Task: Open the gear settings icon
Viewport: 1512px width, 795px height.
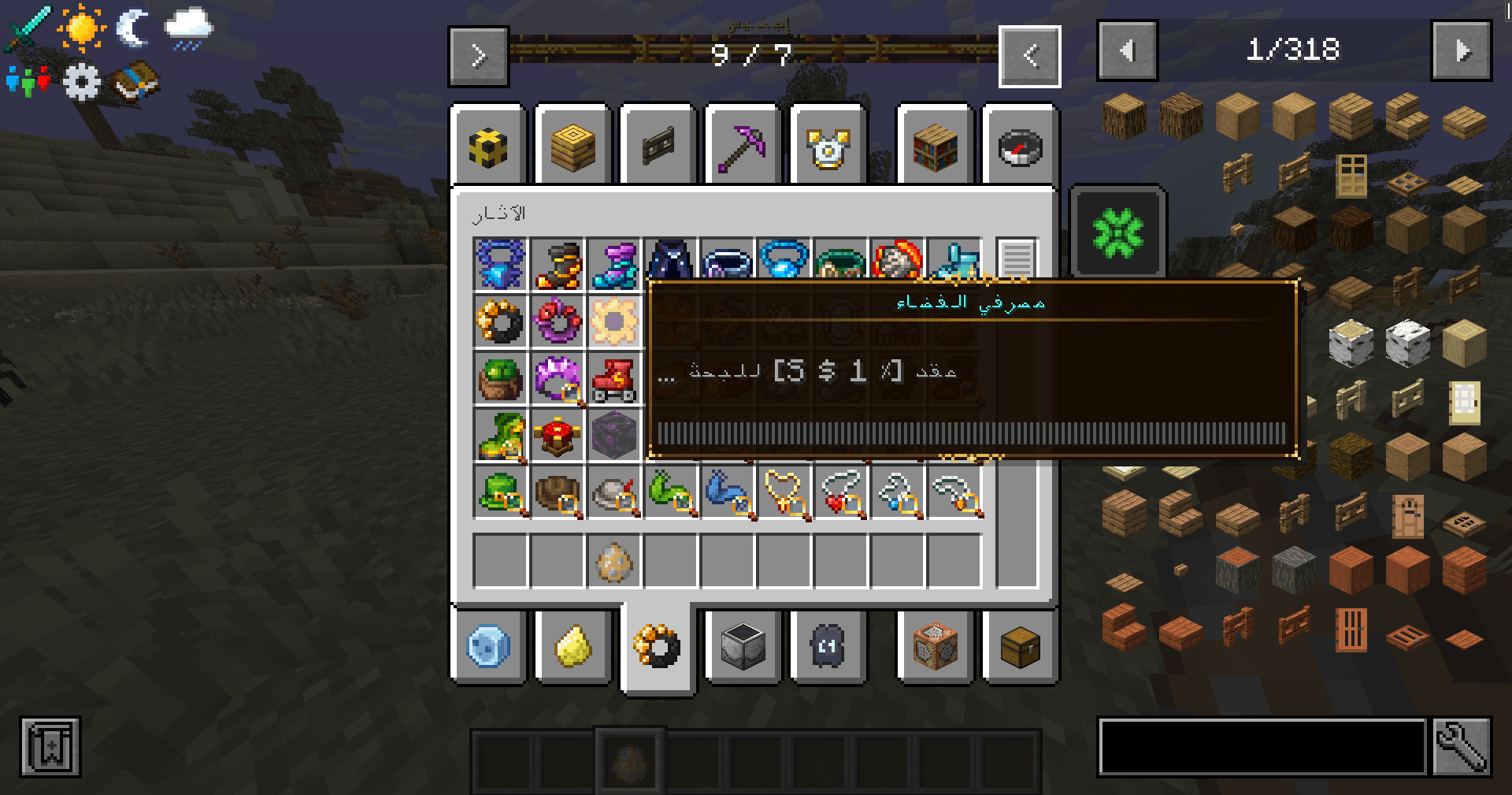Action: click(x=81, y=81)
